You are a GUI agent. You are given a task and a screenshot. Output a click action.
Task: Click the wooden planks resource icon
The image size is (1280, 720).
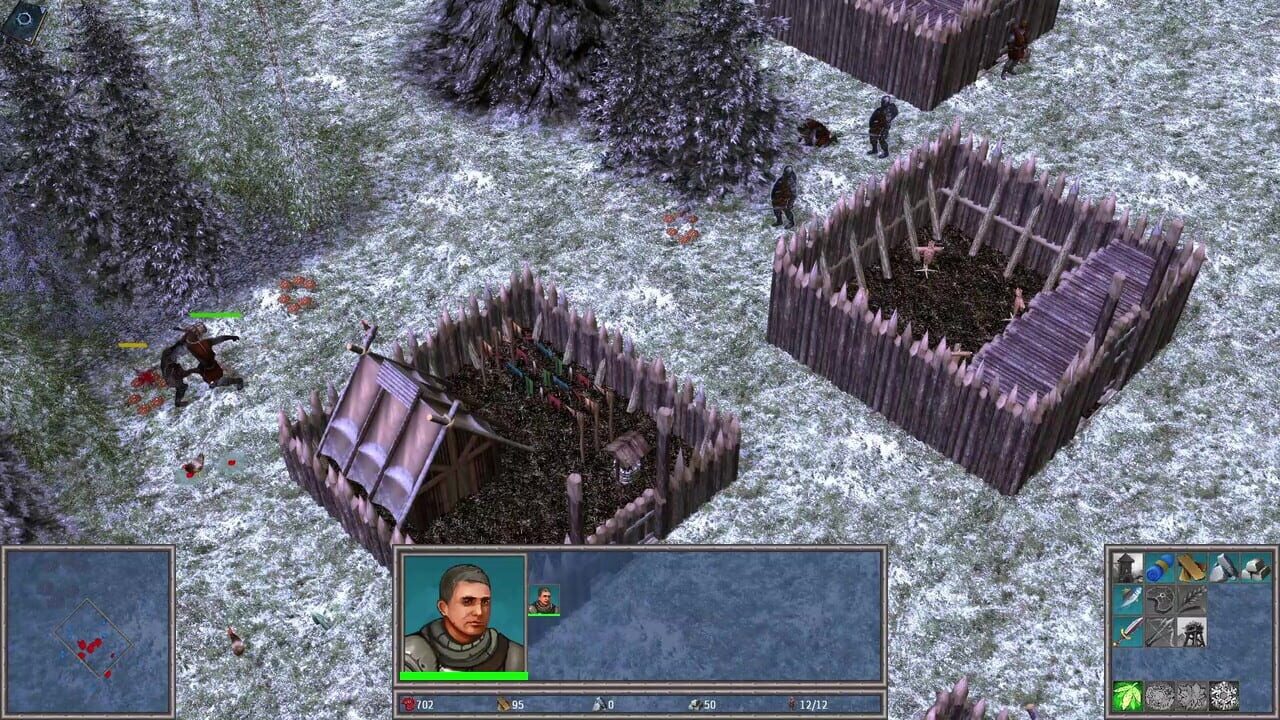[x=1190, y=568]
